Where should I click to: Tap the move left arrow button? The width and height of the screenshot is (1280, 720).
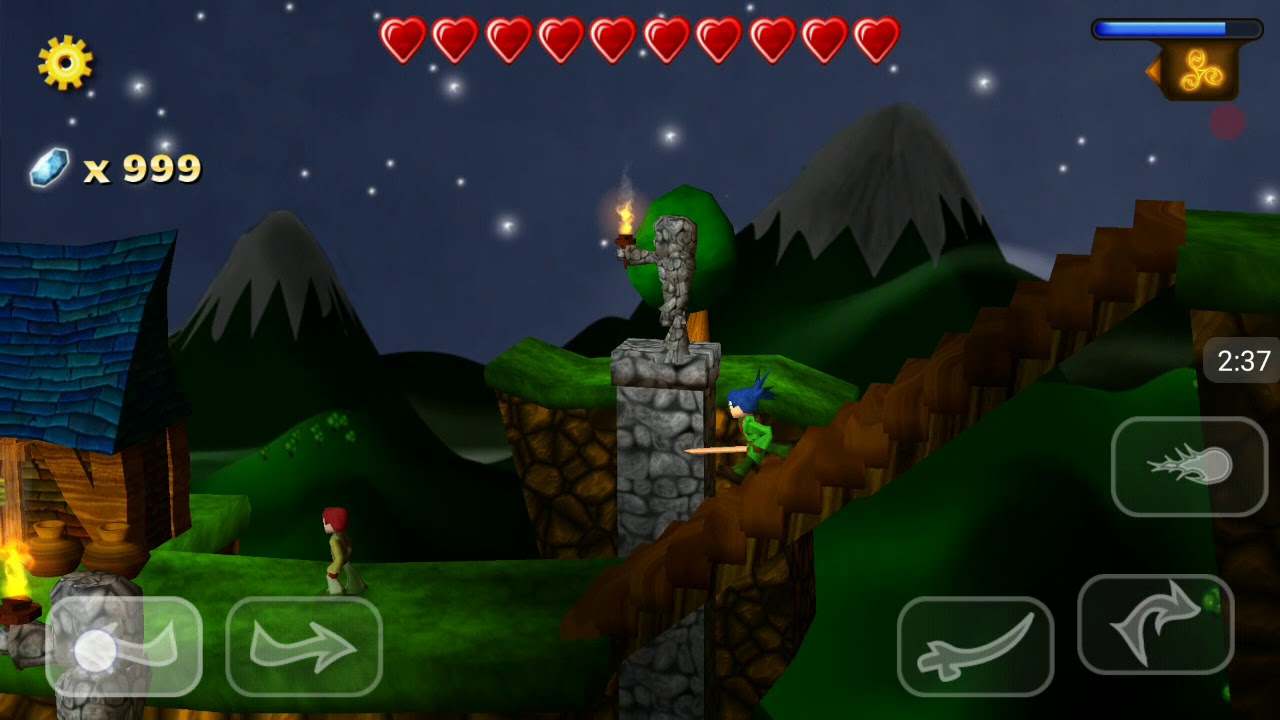coord(124,647)
